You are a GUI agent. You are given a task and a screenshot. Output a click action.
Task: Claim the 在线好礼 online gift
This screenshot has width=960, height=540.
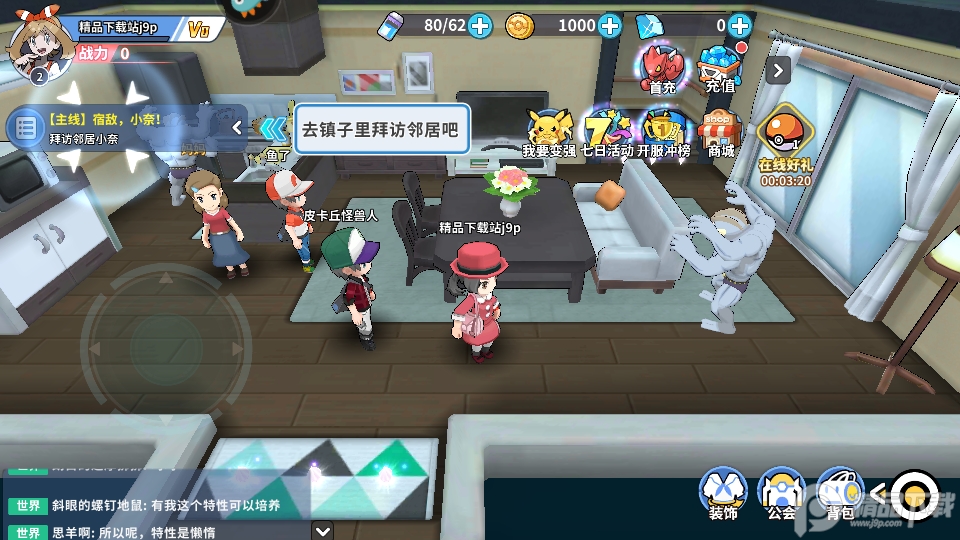[785, 140]
